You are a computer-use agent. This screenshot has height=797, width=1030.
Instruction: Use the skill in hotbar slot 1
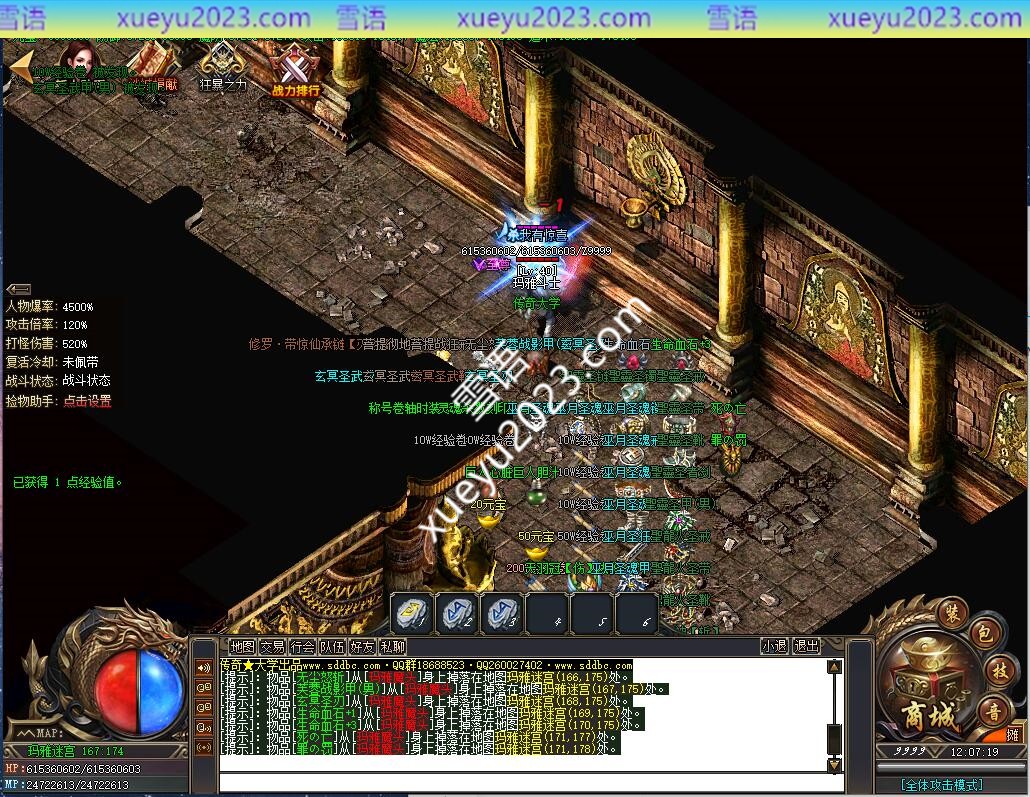tap(411, 612)
